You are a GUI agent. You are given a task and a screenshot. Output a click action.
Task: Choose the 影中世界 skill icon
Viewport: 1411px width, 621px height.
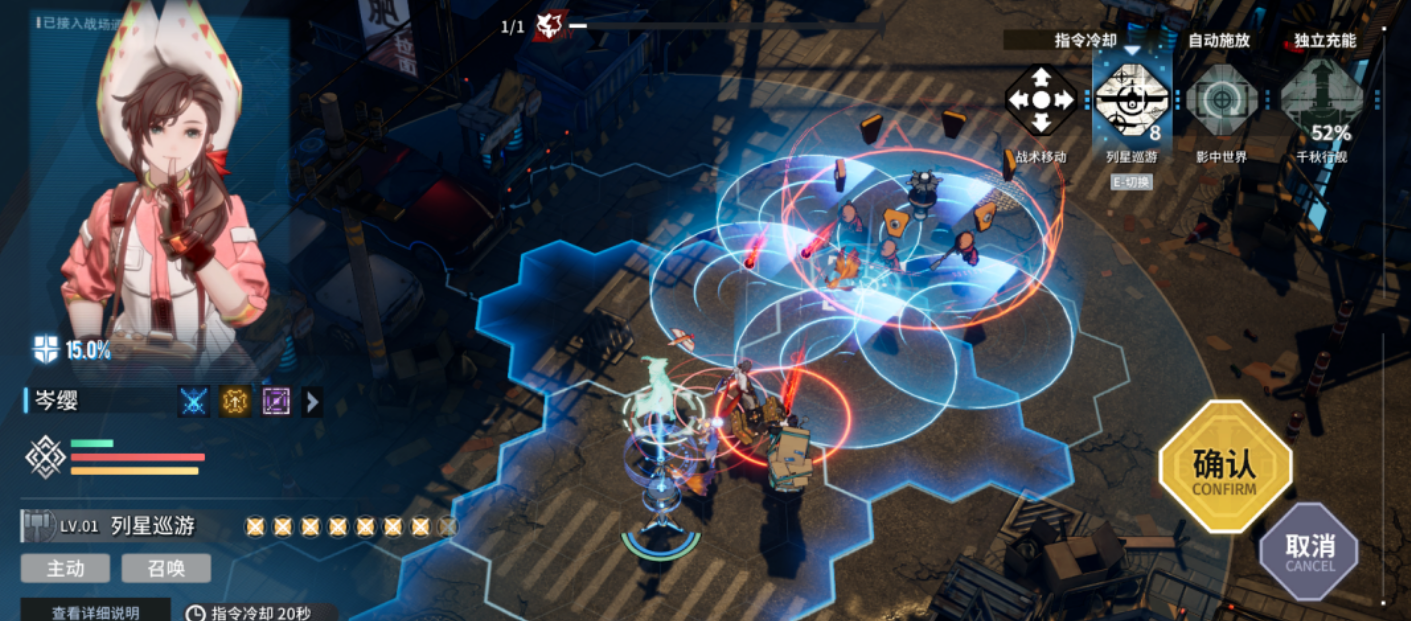click(x=1221, y=101)
